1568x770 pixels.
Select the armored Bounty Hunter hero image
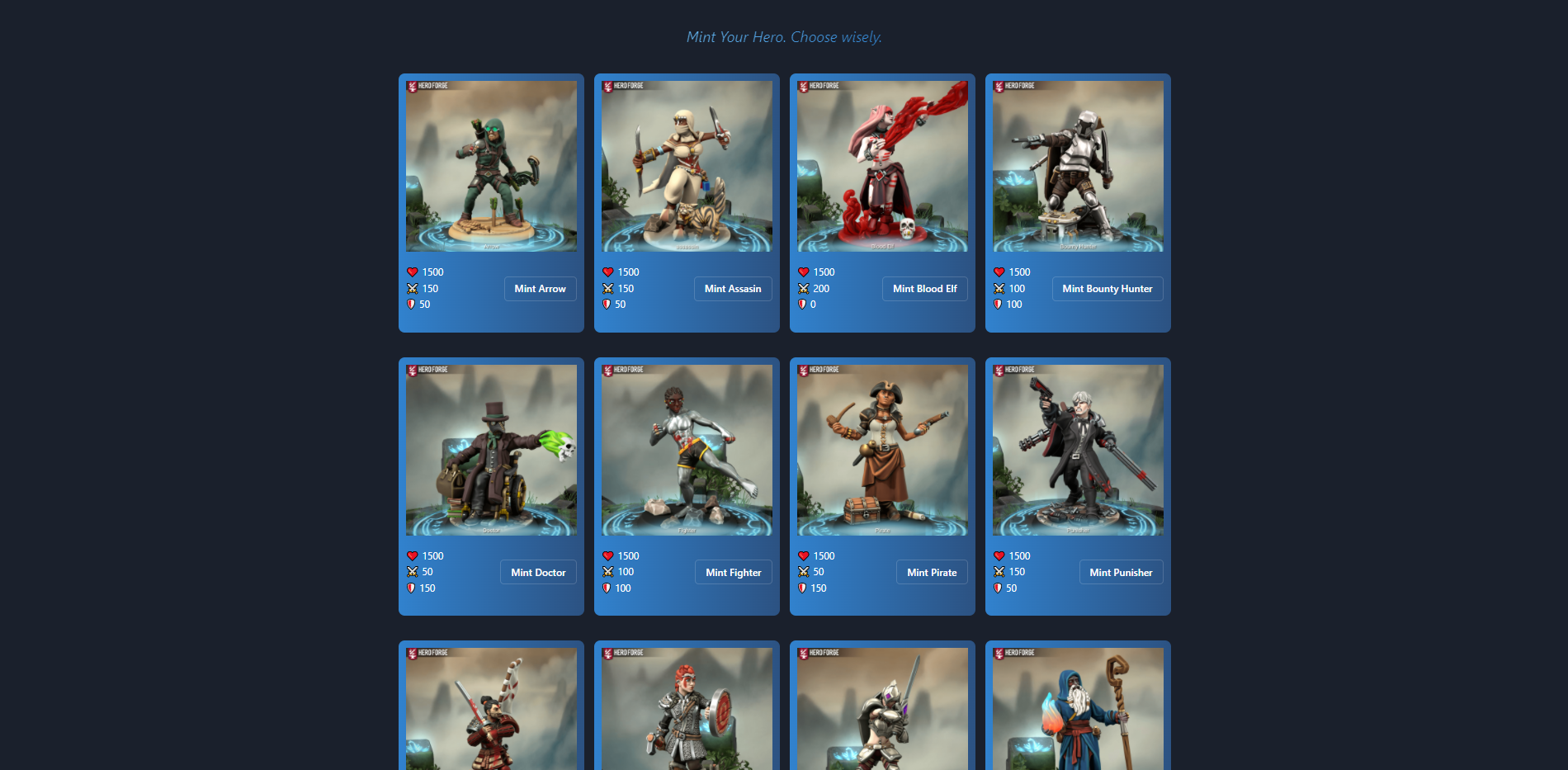1078,166
